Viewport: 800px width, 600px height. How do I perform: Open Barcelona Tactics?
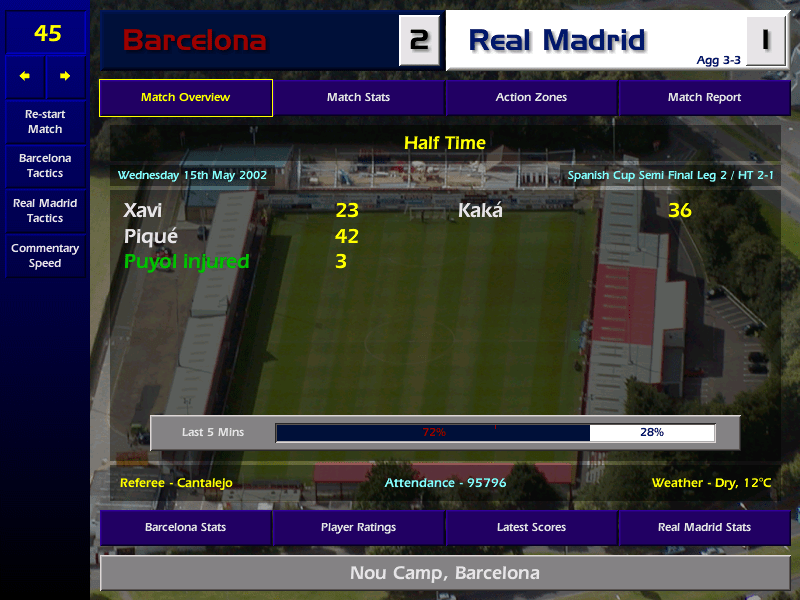(45, 166)
